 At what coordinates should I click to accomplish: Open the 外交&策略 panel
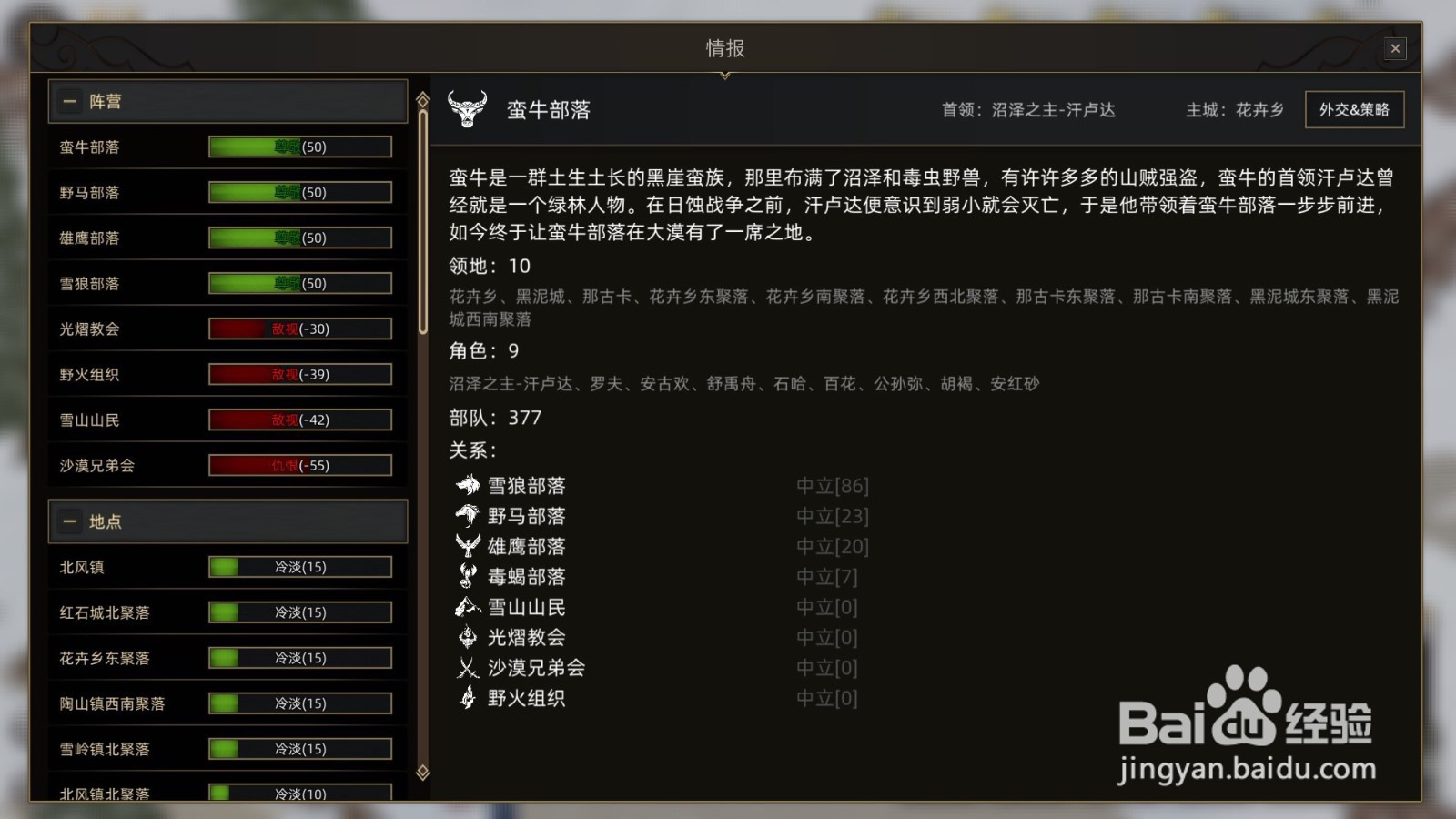[x=1354, y=109]
